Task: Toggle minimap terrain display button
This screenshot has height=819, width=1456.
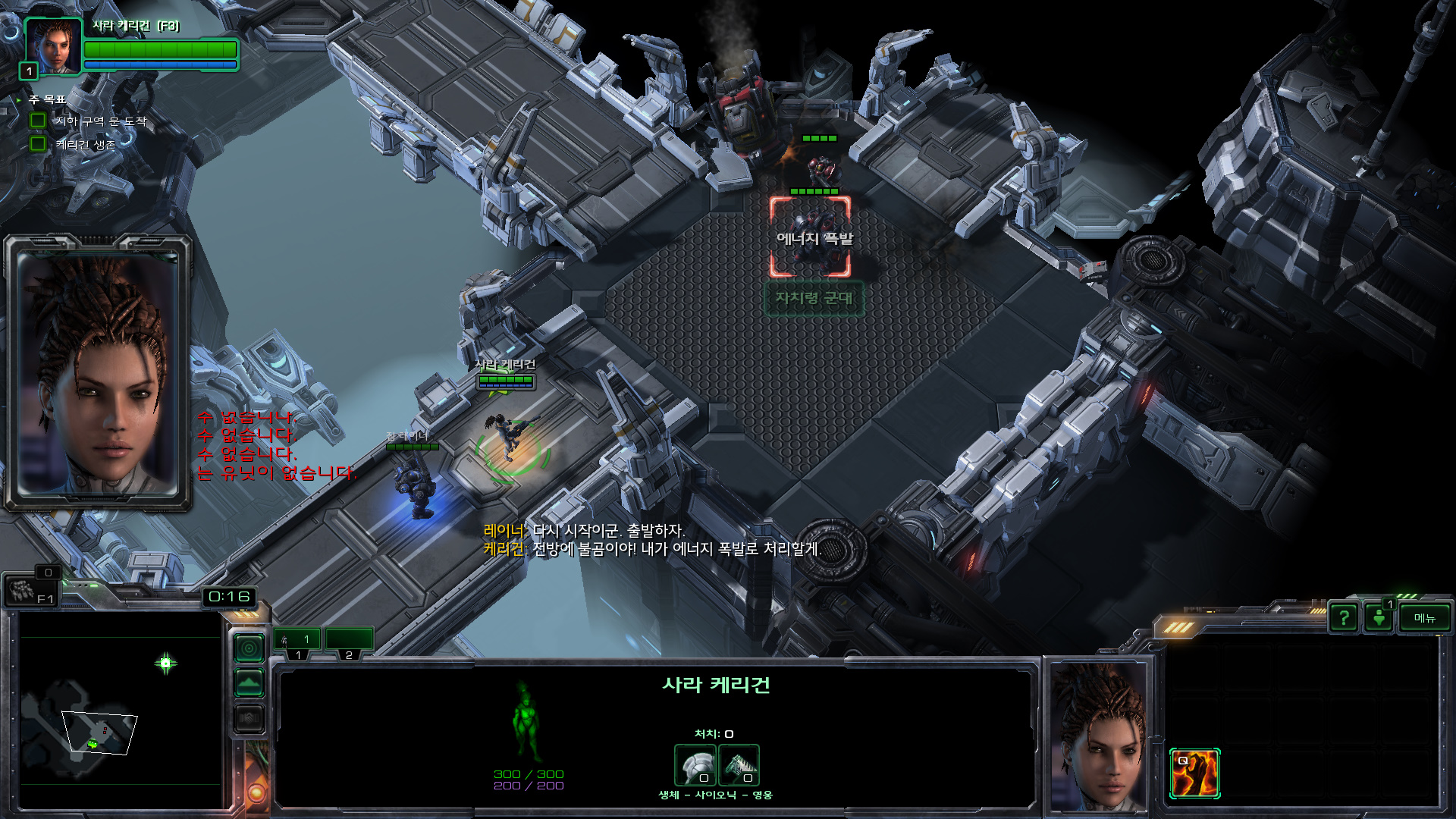Action: click(249, 683)
